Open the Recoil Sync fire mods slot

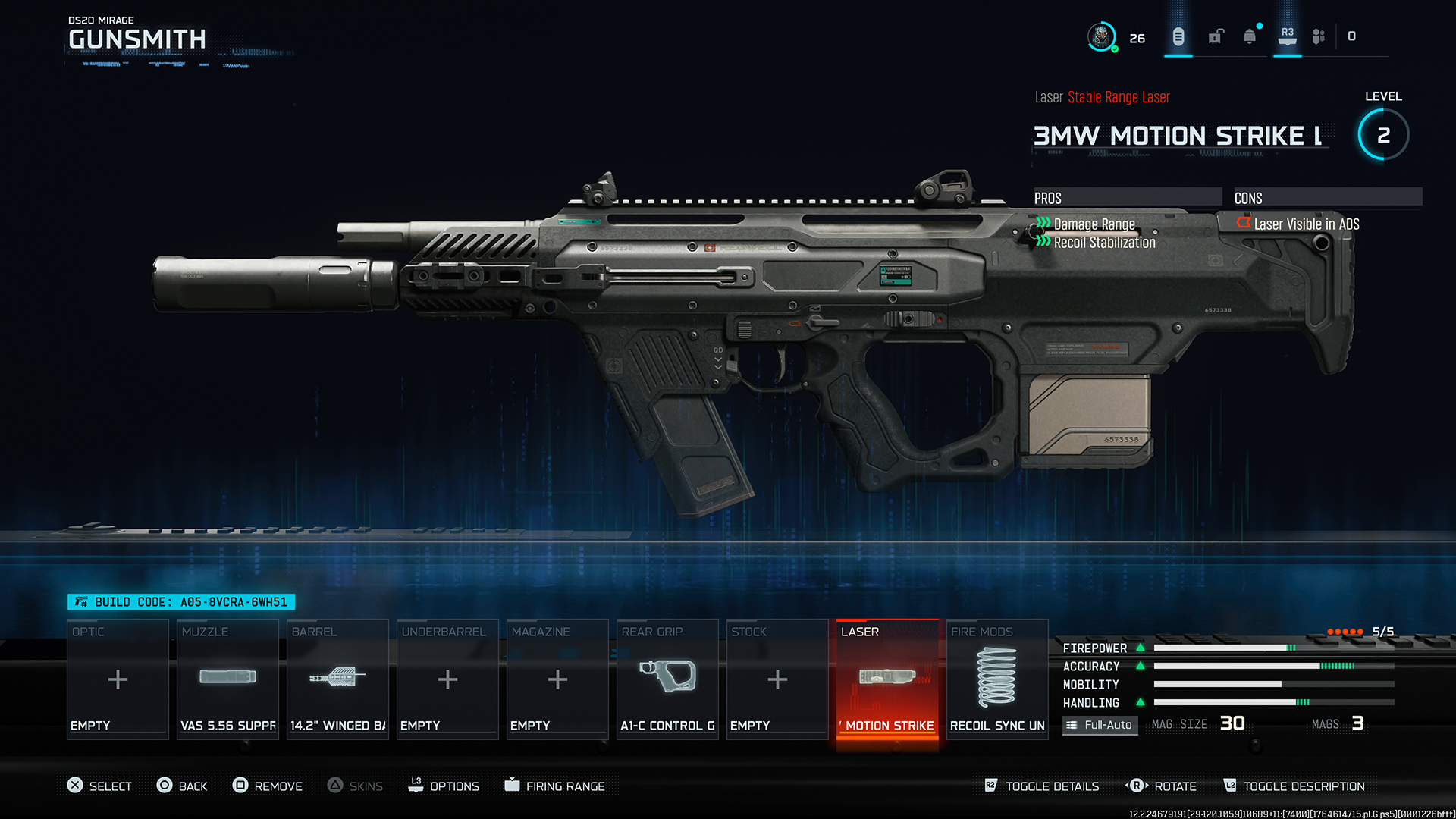997,679
